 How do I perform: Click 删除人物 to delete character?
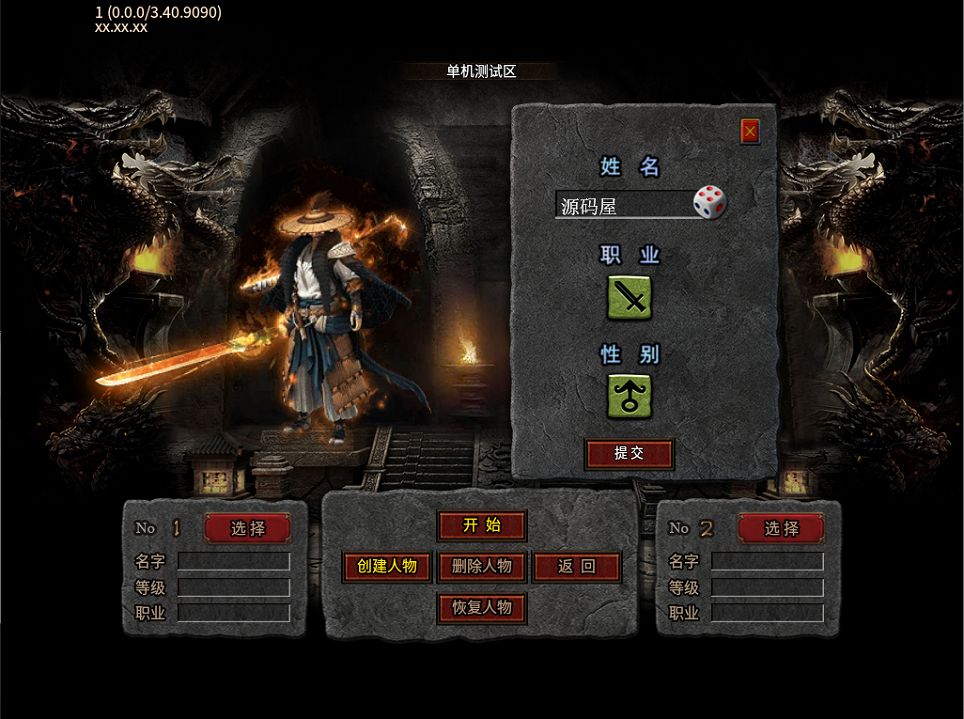coord(481,567)
